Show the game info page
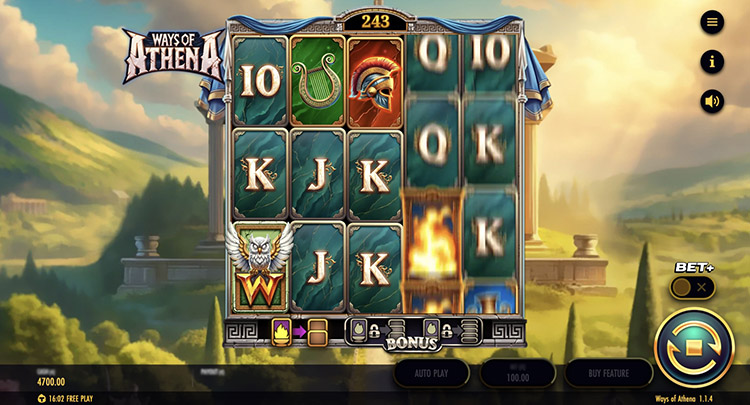The width and height of the screenshot is (750, 405). pyautogui.click(x=712, y=62)
